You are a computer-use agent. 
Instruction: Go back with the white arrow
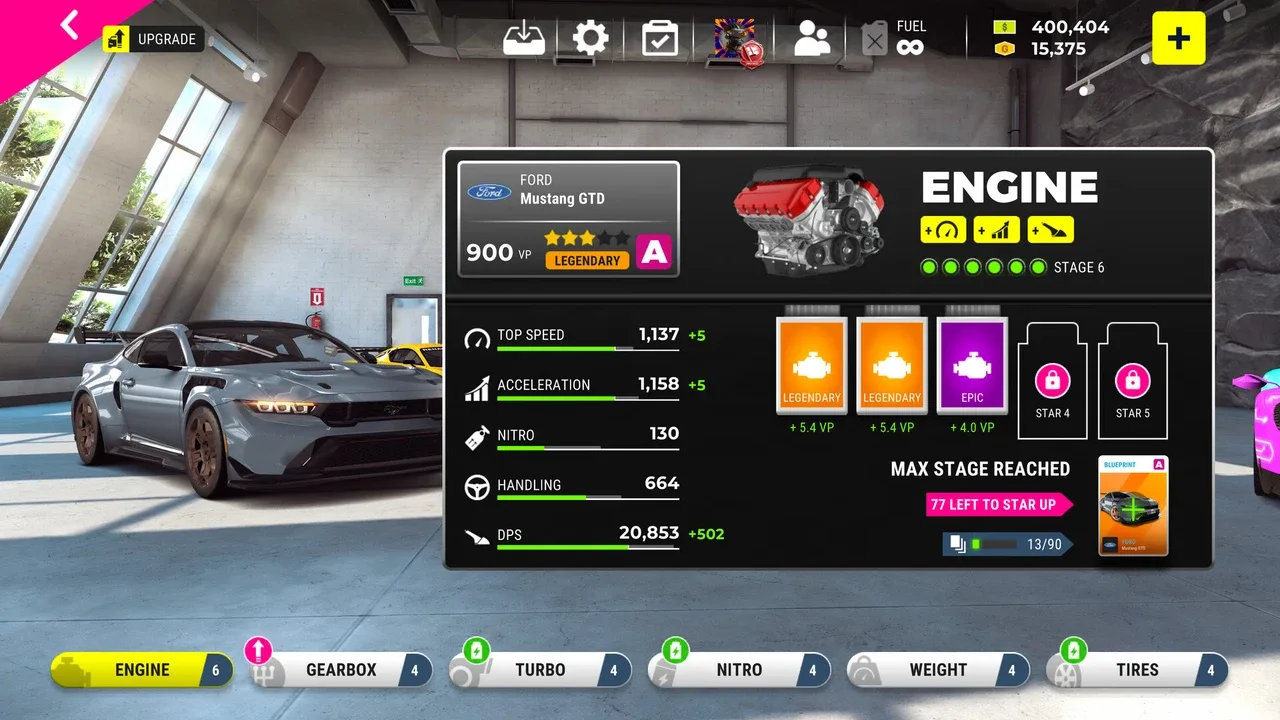[x=68, y=25]
